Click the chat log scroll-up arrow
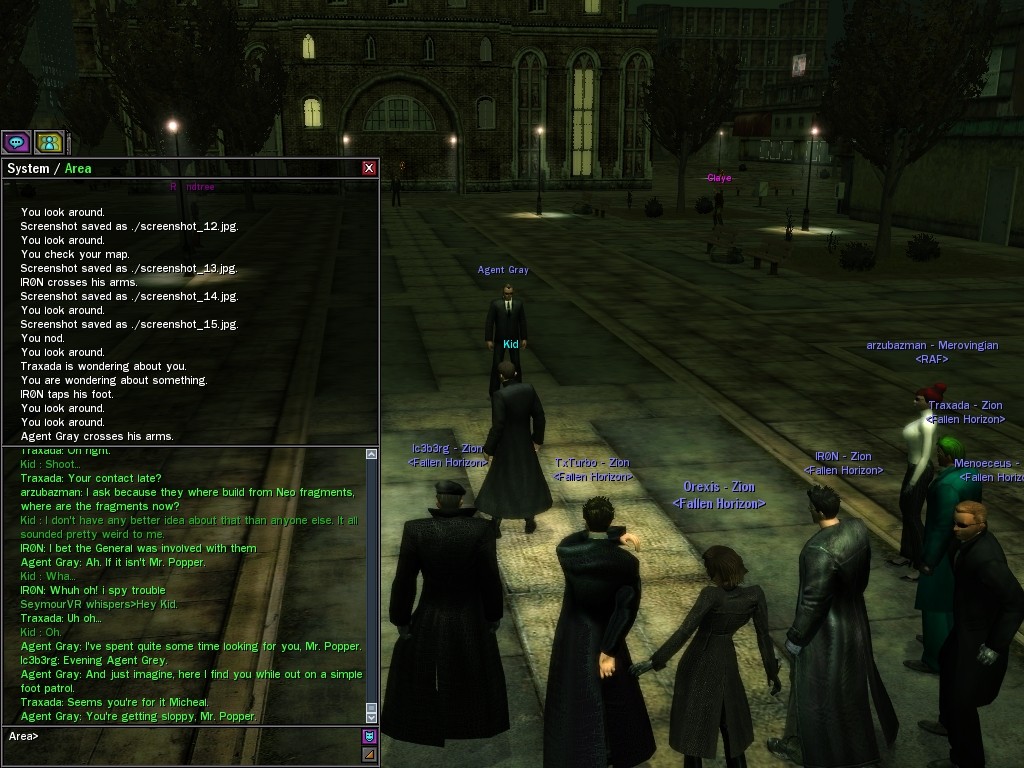This screenshot has height=768, width=1024. point(371,454)
